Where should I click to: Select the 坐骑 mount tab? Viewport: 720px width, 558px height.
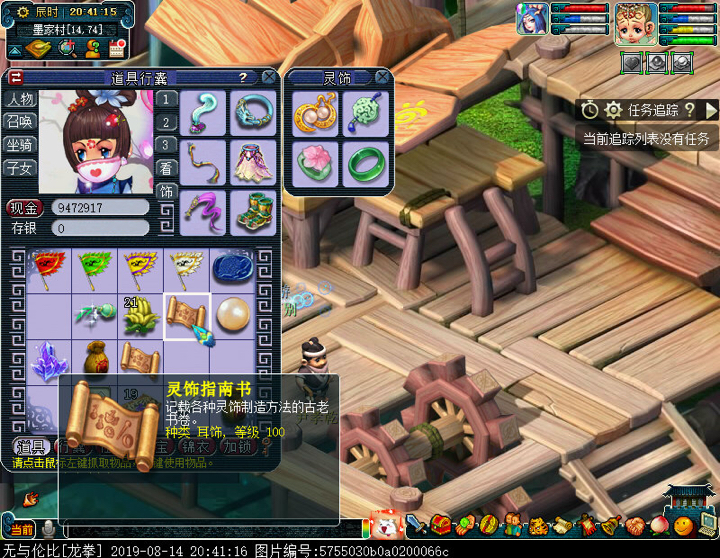(x=20, y=145)
